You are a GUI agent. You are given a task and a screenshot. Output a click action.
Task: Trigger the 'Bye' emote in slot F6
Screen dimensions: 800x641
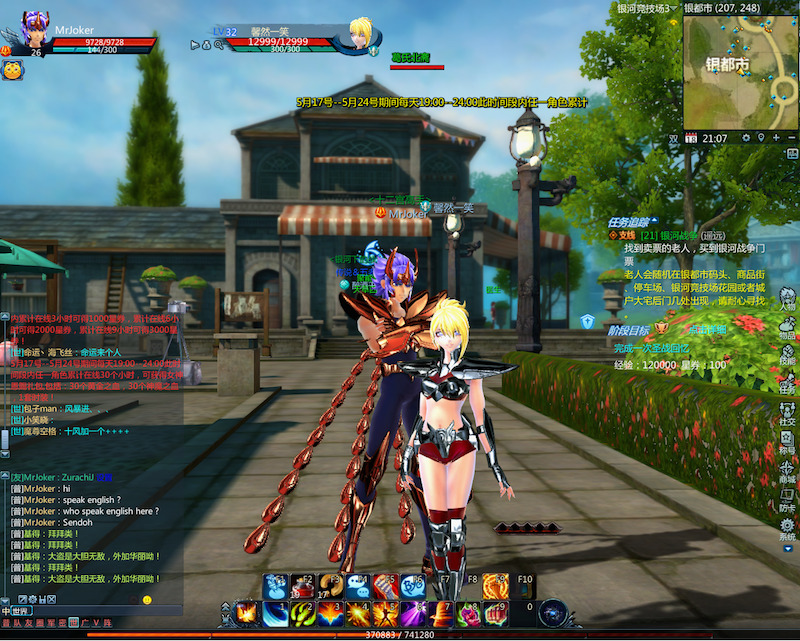coord(413,586)
